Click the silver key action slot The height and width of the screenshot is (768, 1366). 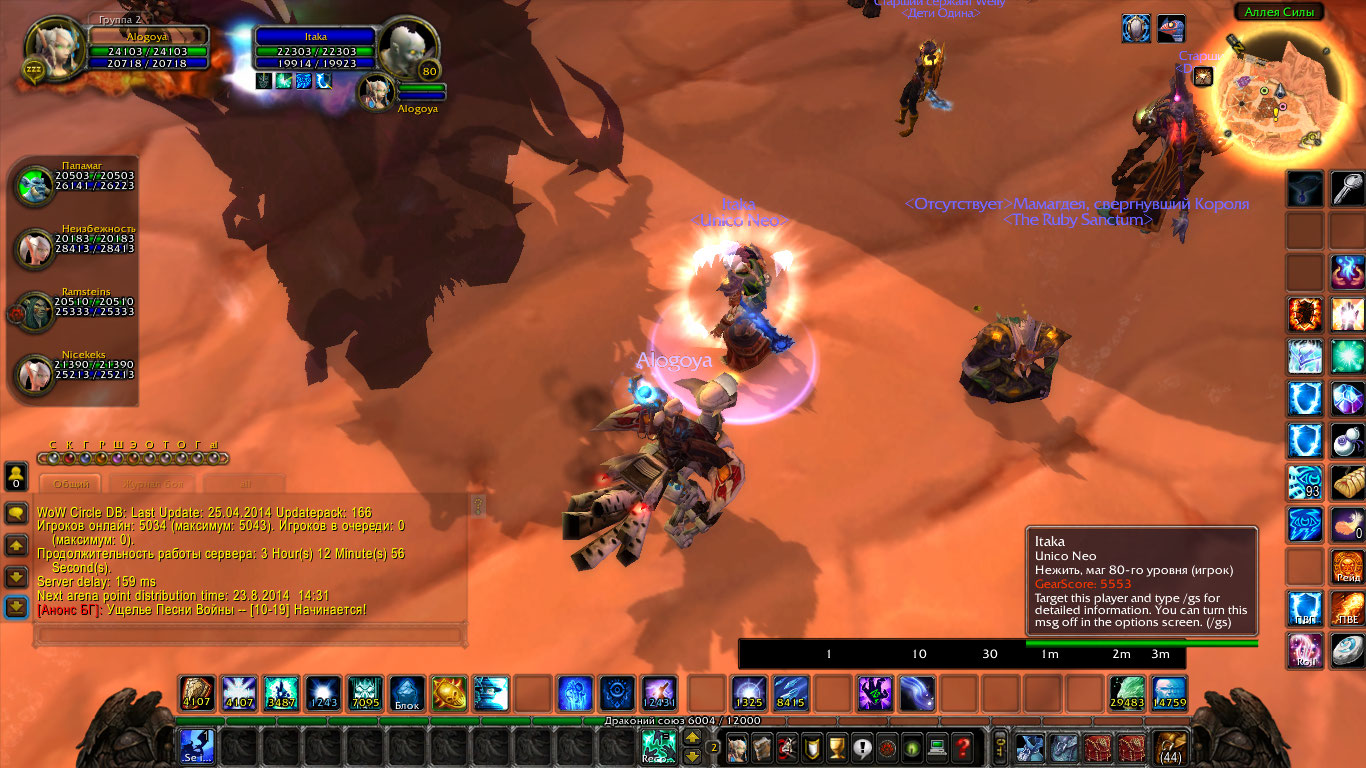[1347, 189]
